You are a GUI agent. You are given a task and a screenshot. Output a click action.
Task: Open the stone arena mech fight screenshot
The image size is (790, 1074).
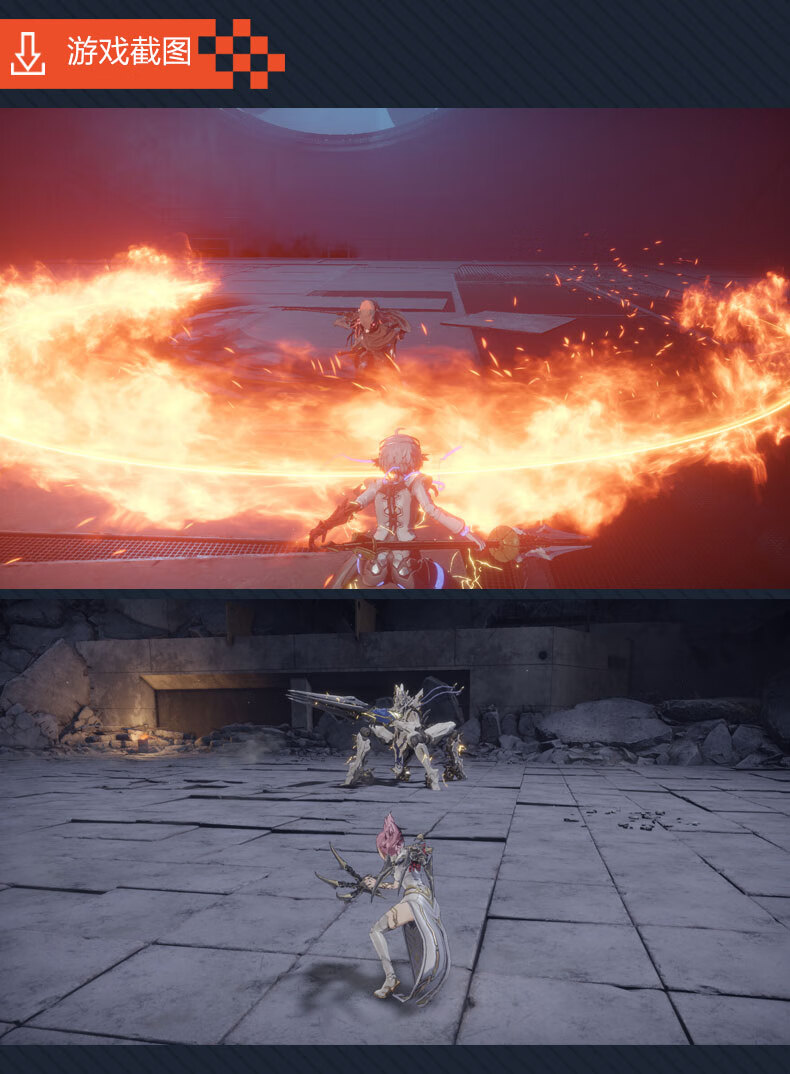[x=395, y=820]
